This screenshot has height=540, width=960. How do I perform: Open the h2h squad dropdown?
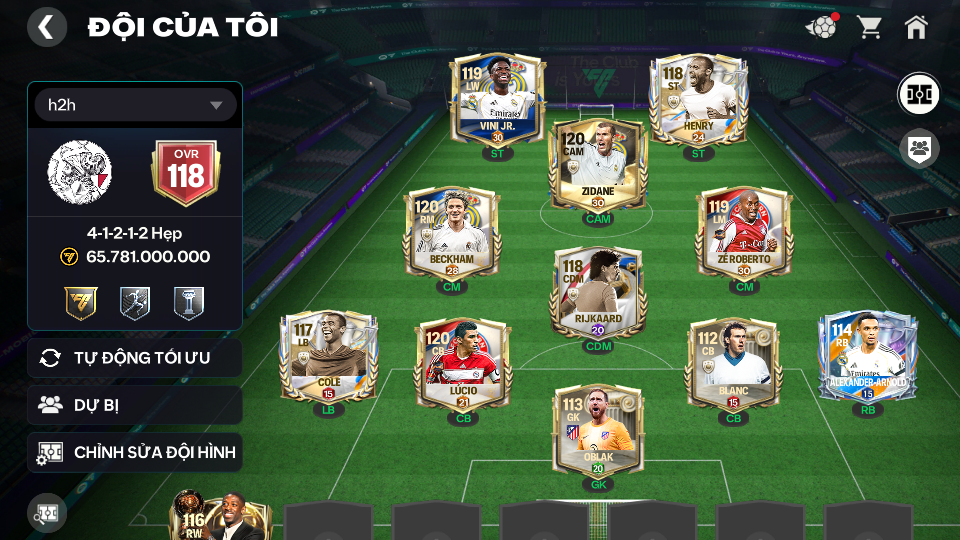point(135,105)
